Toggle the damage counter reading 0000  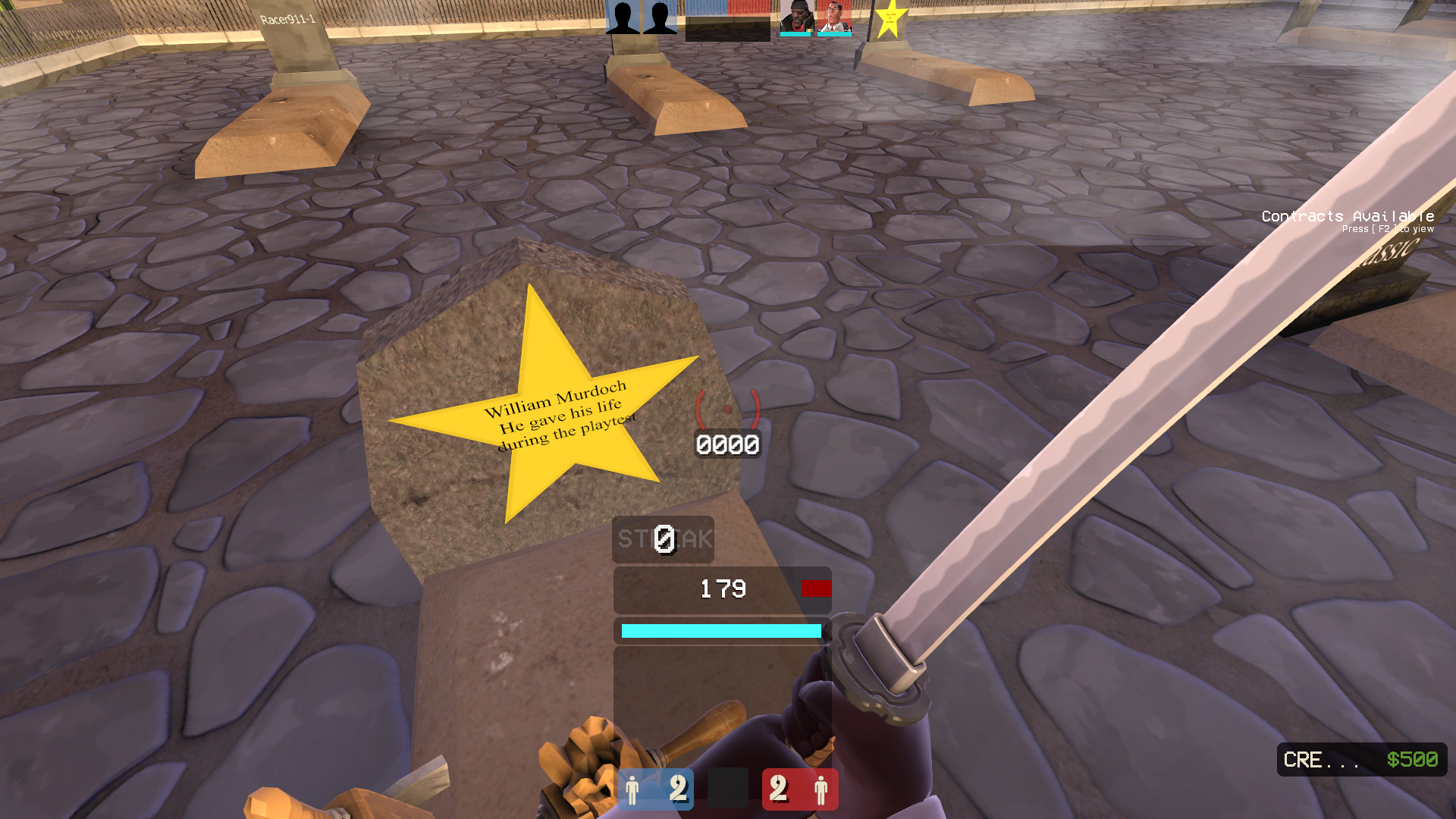coord(726,444)
